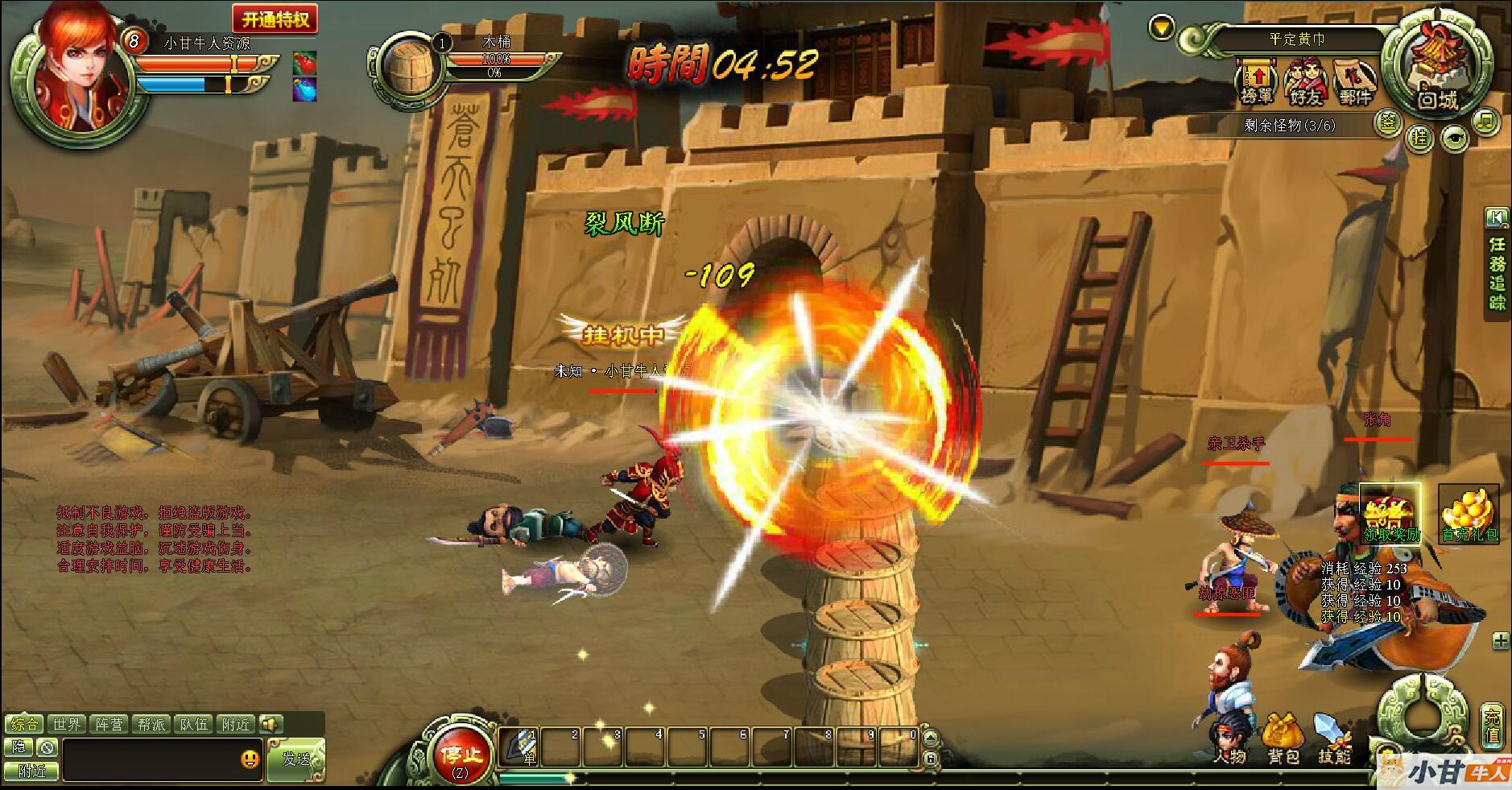Collapse the yellow triangle dropdown arrow
The image size is (1512, 790).
click(x=1160, y=28)
